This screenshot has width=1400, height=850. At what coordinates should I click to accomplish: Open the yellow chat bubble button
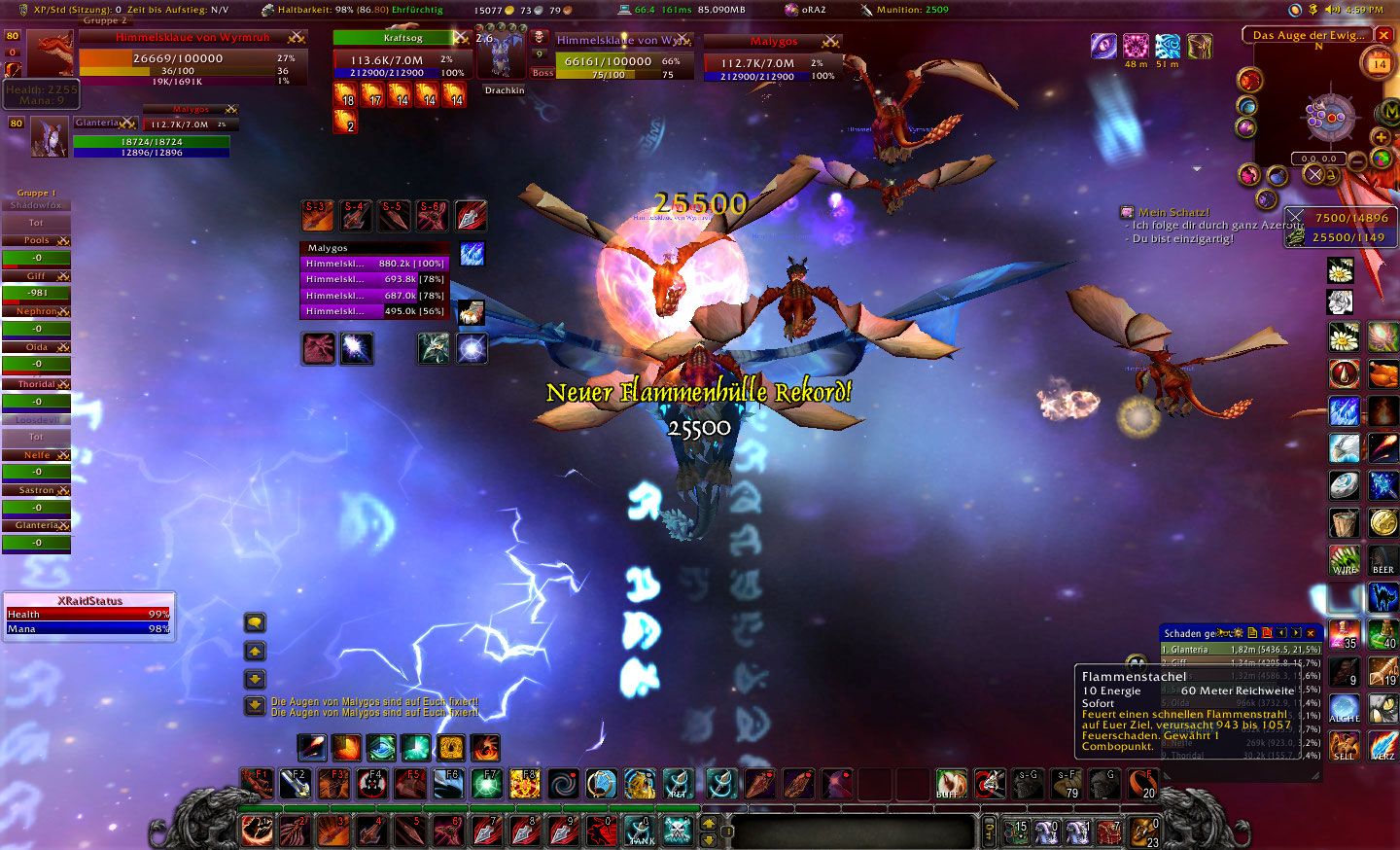255,622
